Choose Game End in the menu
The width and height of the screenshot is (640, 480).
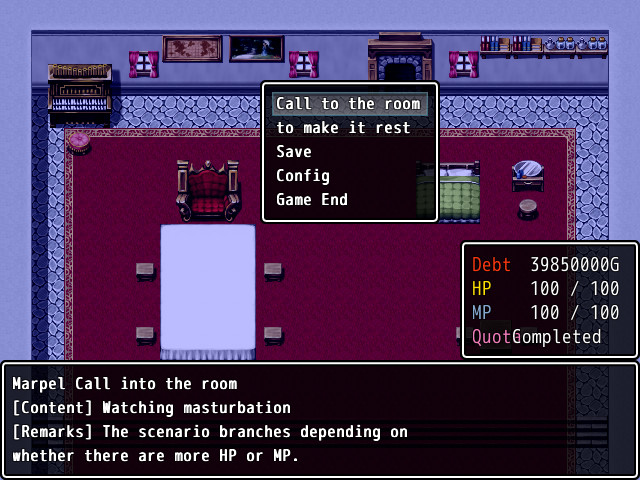[x=312, y=200]
